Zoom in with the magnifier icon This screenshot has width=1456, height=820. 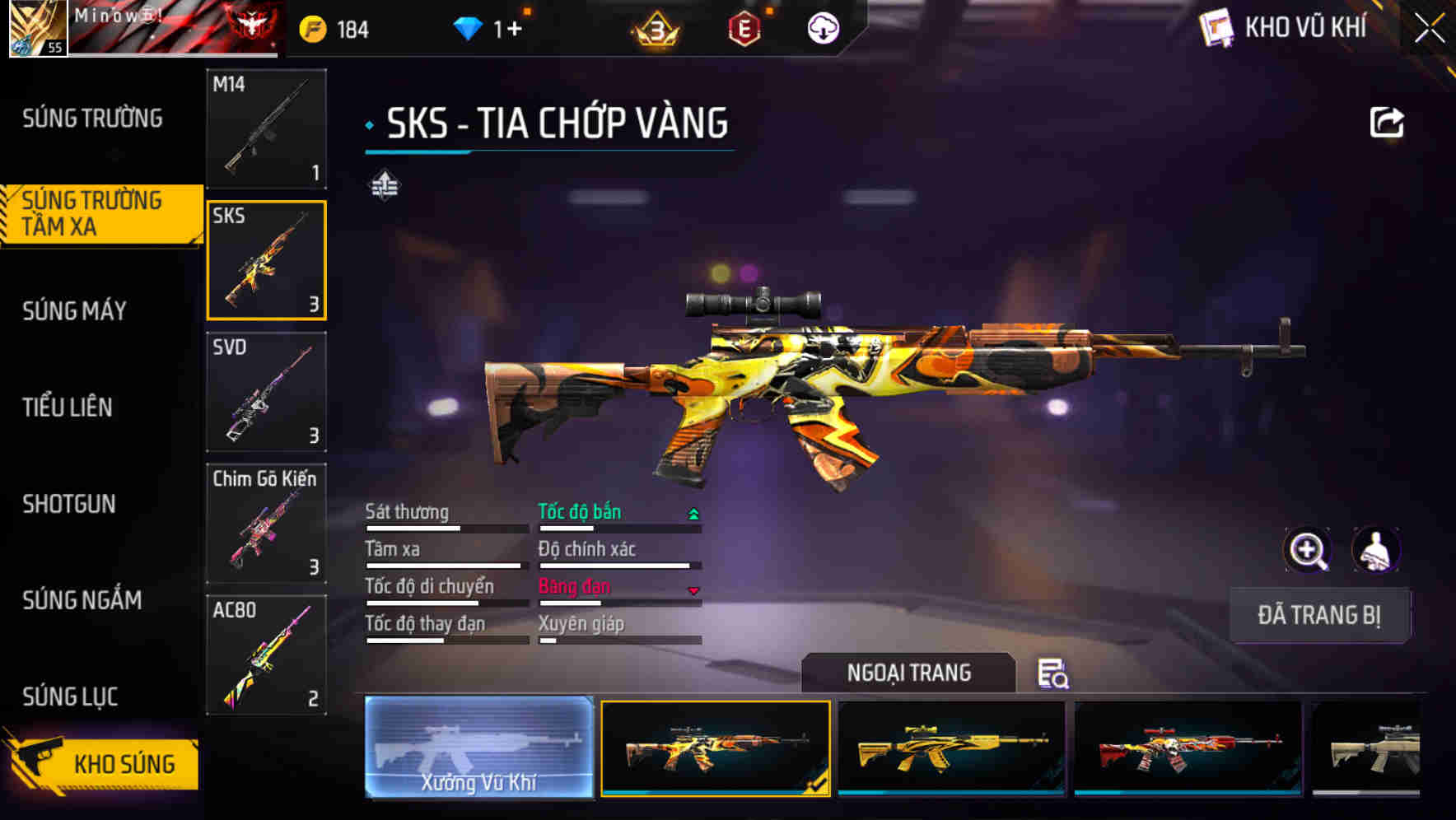(1307, 550)
